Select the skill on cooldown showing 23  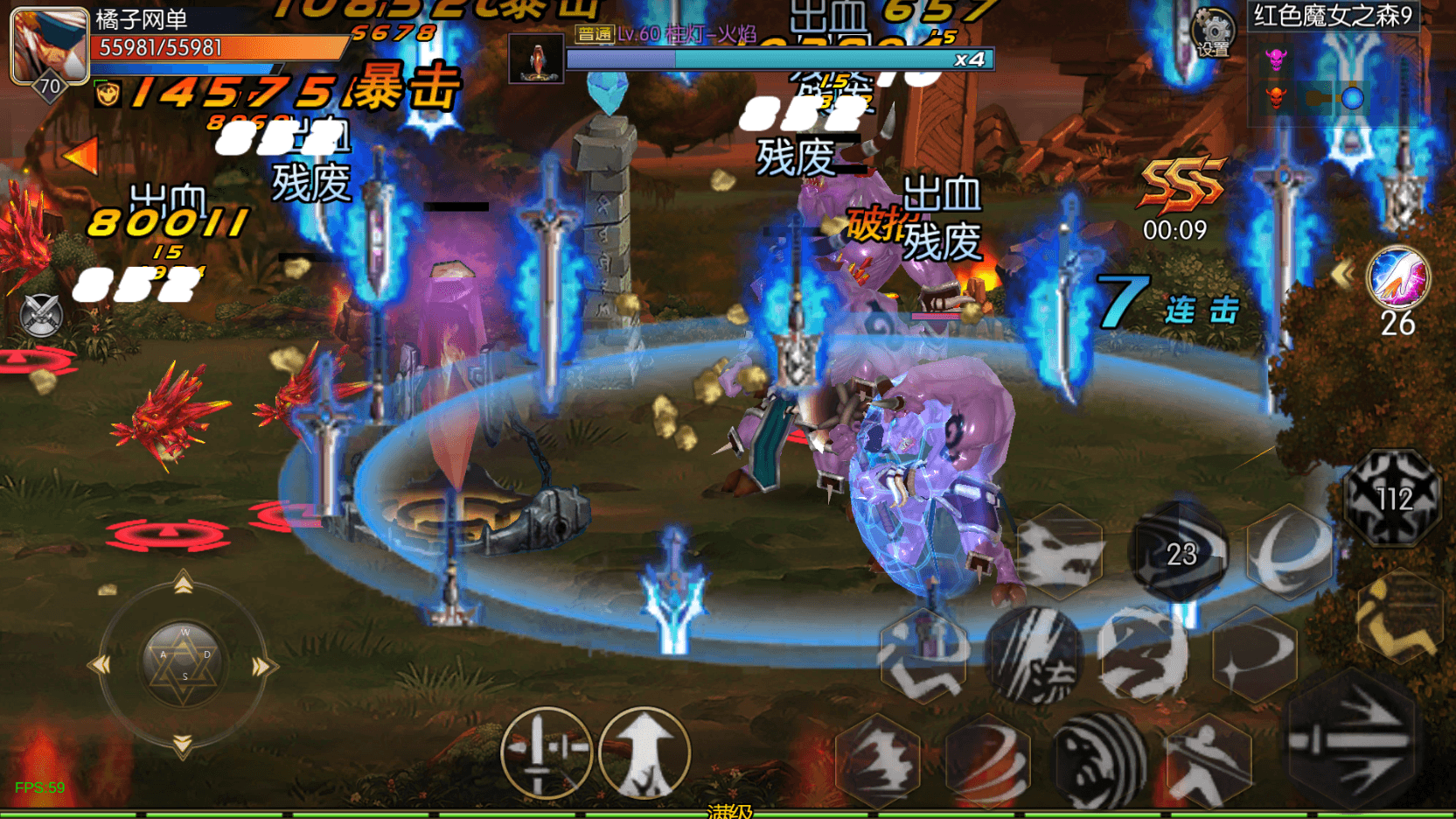click(x=1180, y=553)
